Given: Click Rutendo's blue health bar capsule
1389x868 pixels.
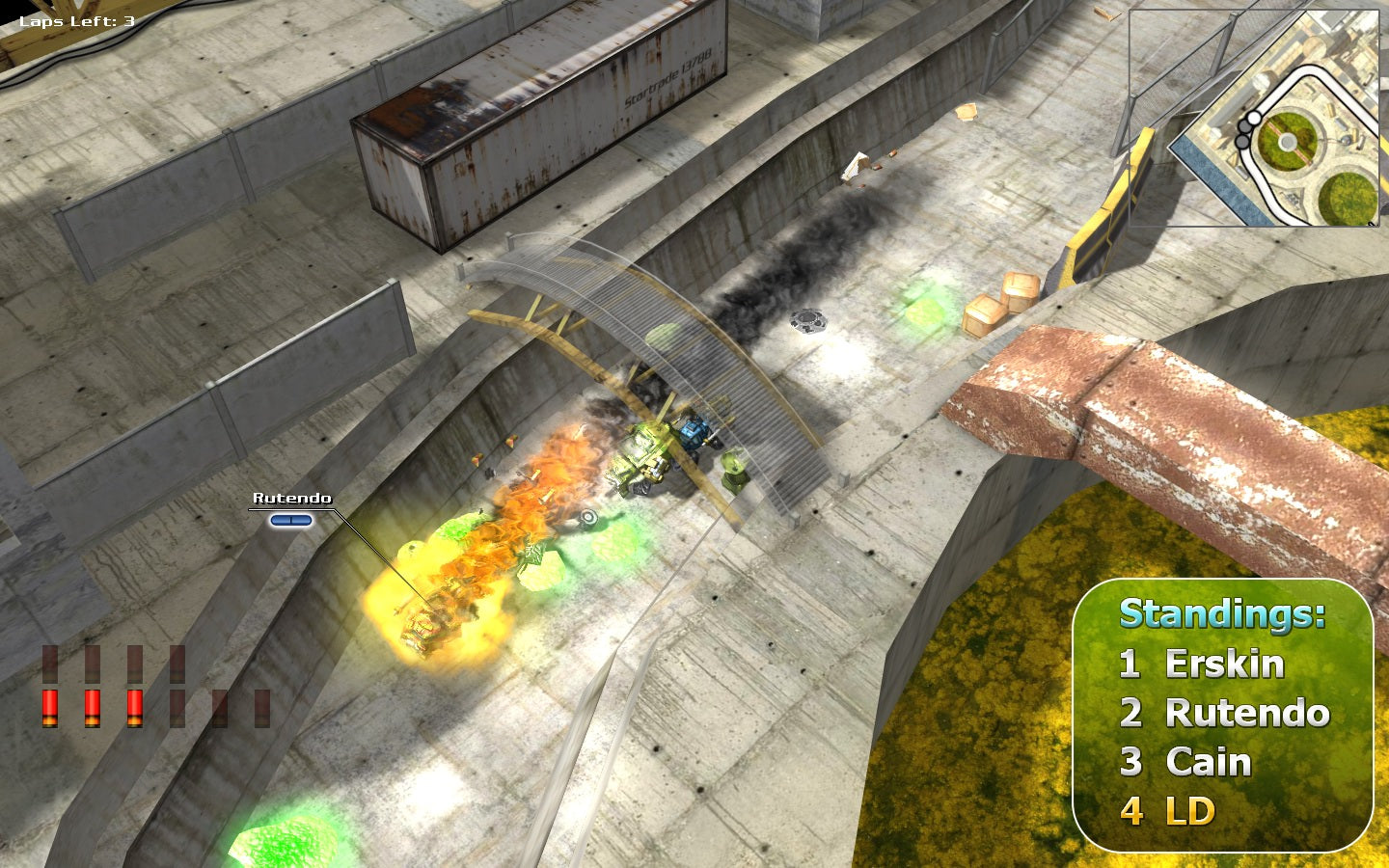Looking at the screenshot, I should point(289,519).
